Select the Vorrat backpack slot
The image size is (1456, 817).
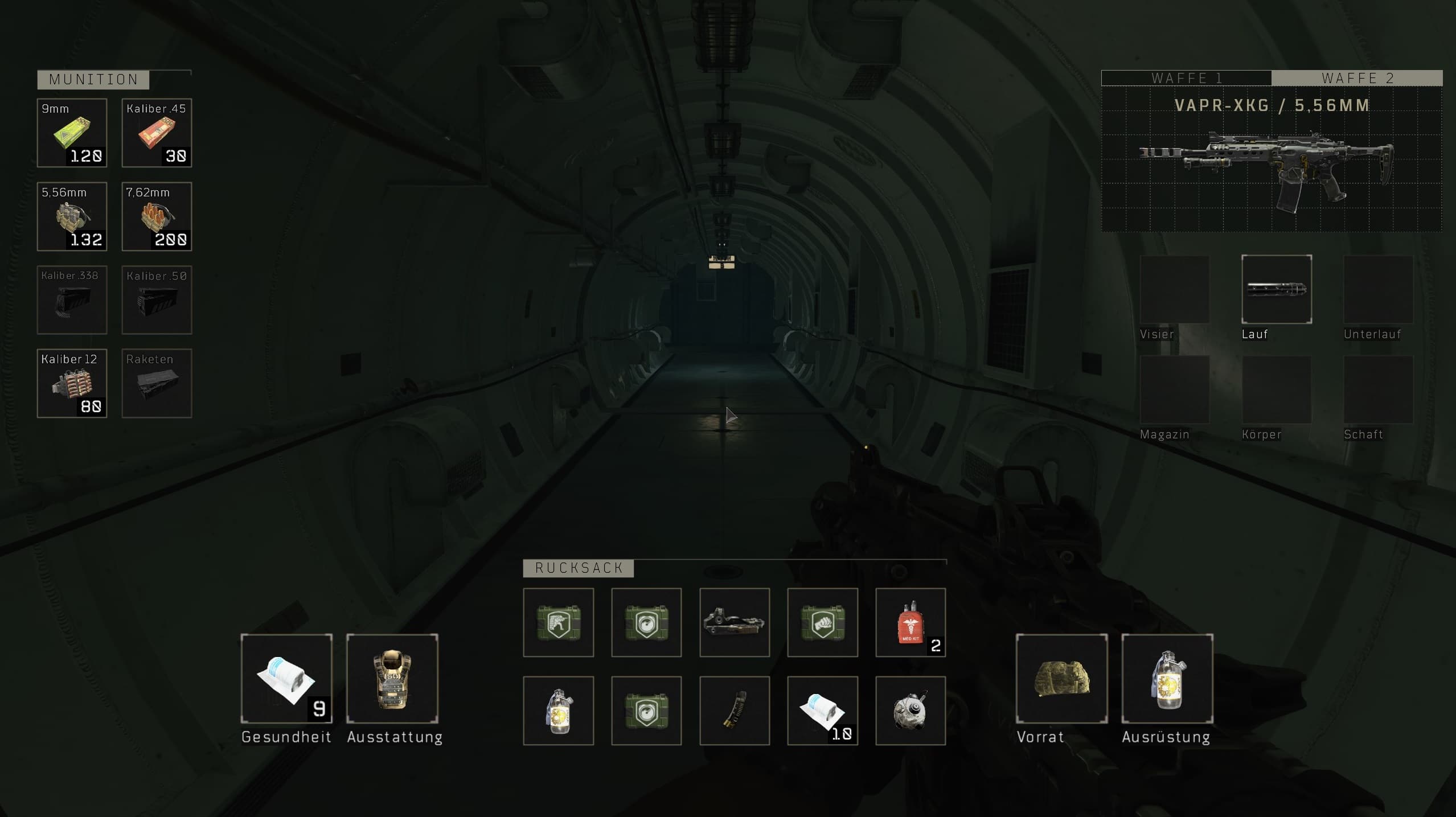pos(1061,679)
